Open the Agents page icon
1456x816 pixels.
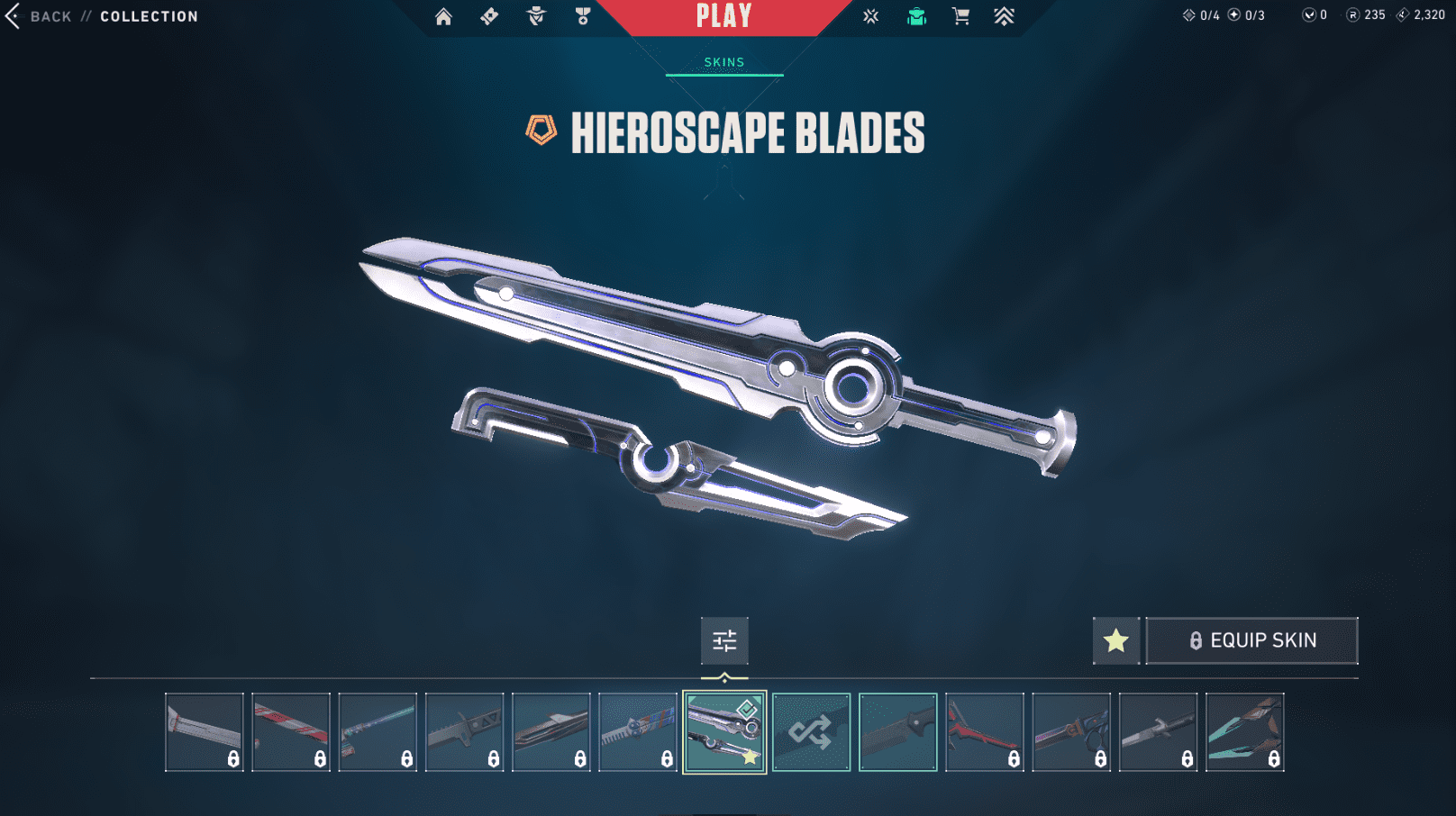536,16
